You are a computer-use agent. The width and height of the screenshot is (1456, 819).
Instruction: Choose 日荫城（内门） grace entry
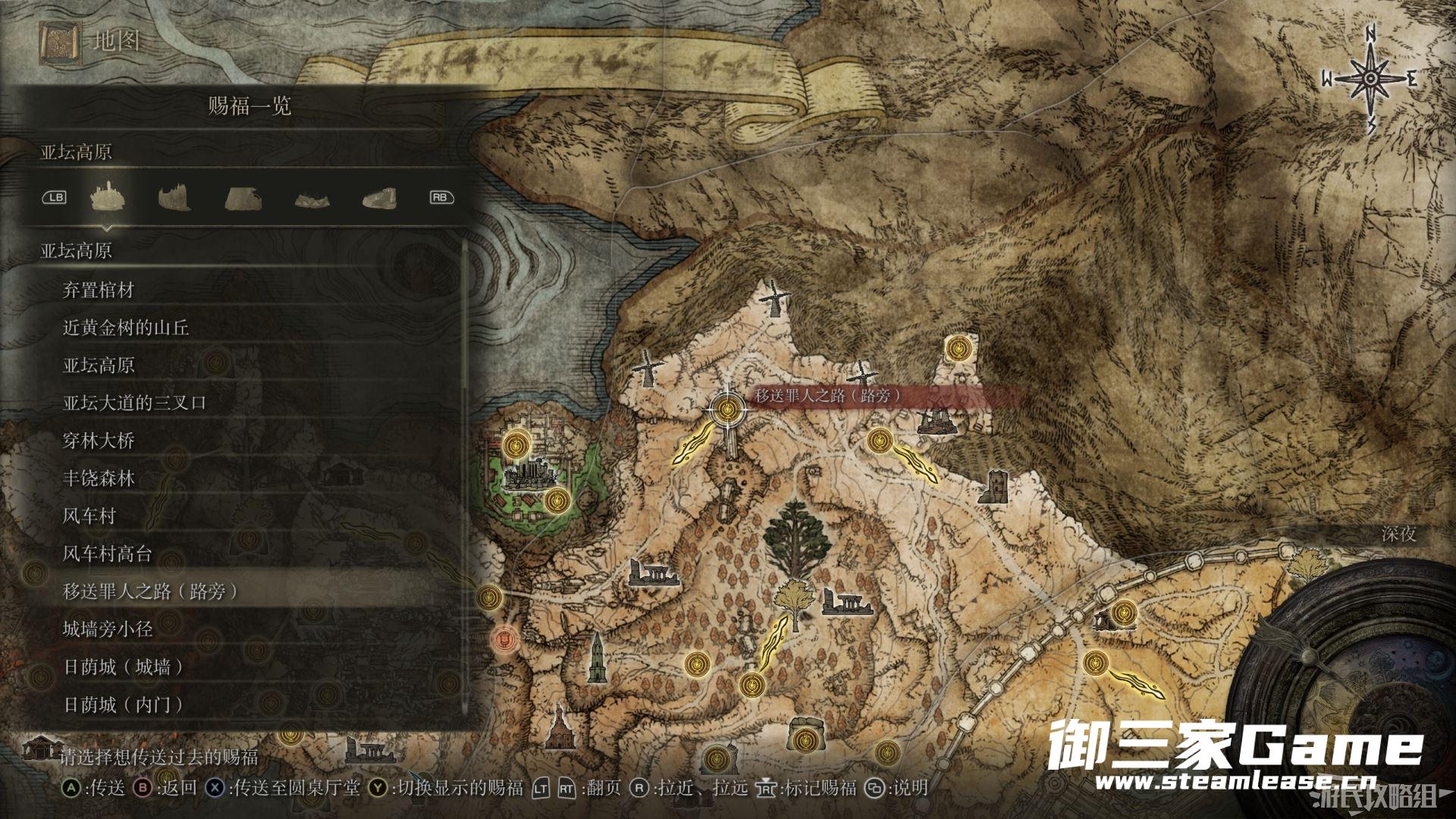pyautogui.click(x=124, y=705)
